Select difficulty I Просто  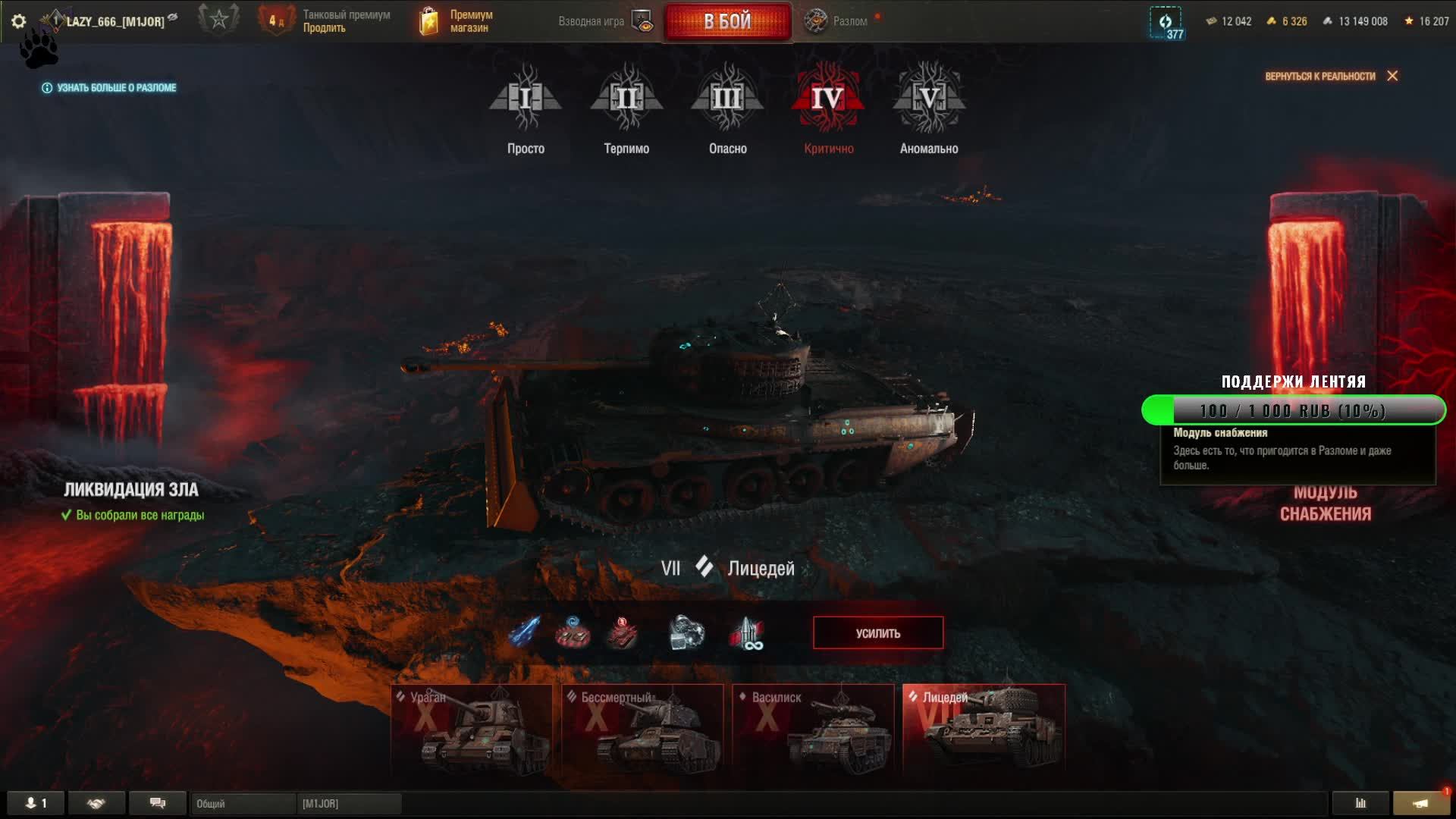(526, 108)
